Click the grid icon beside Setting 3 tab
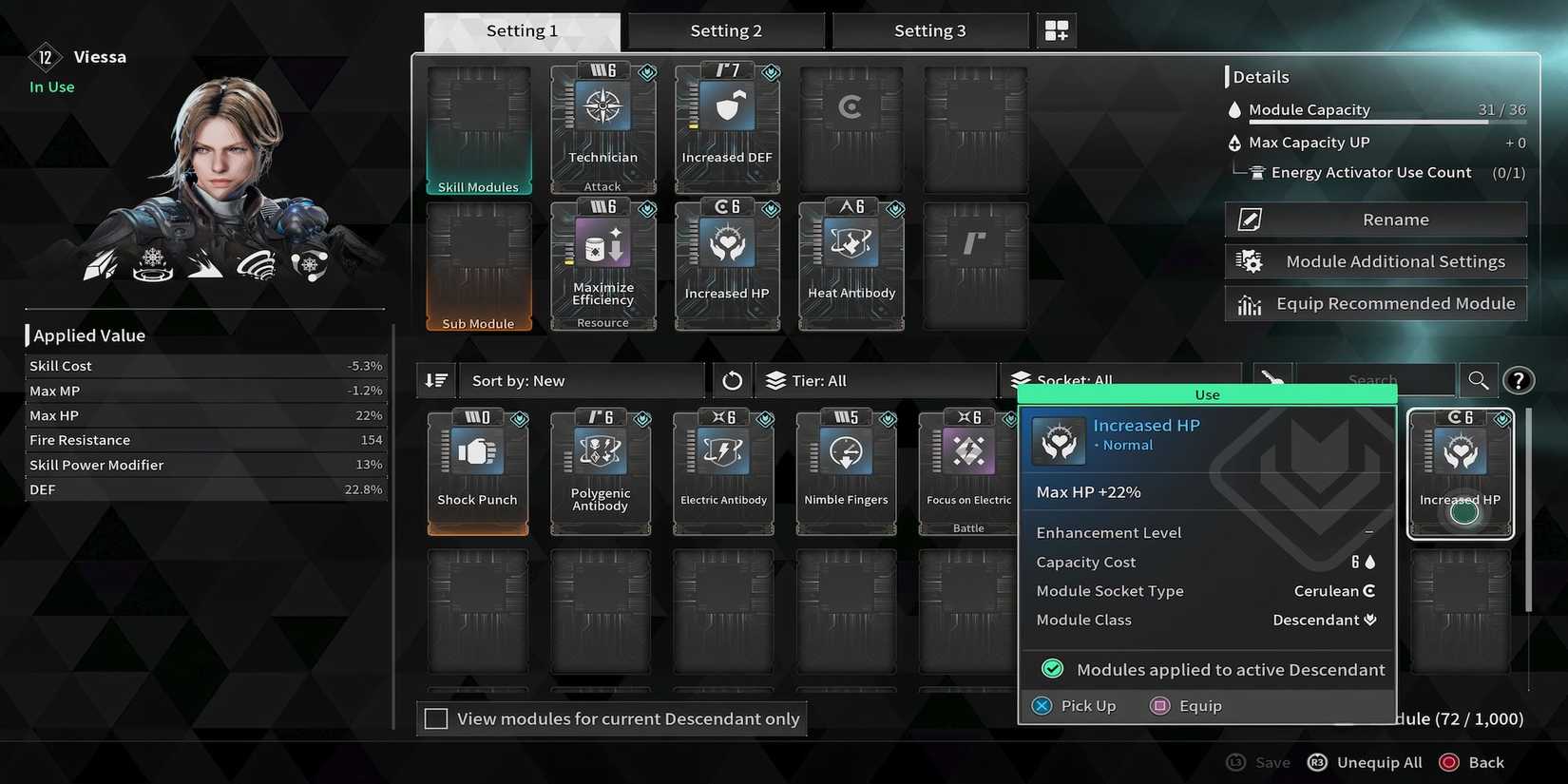Viewport: 1568px width, 784px height. [1056, 29]
